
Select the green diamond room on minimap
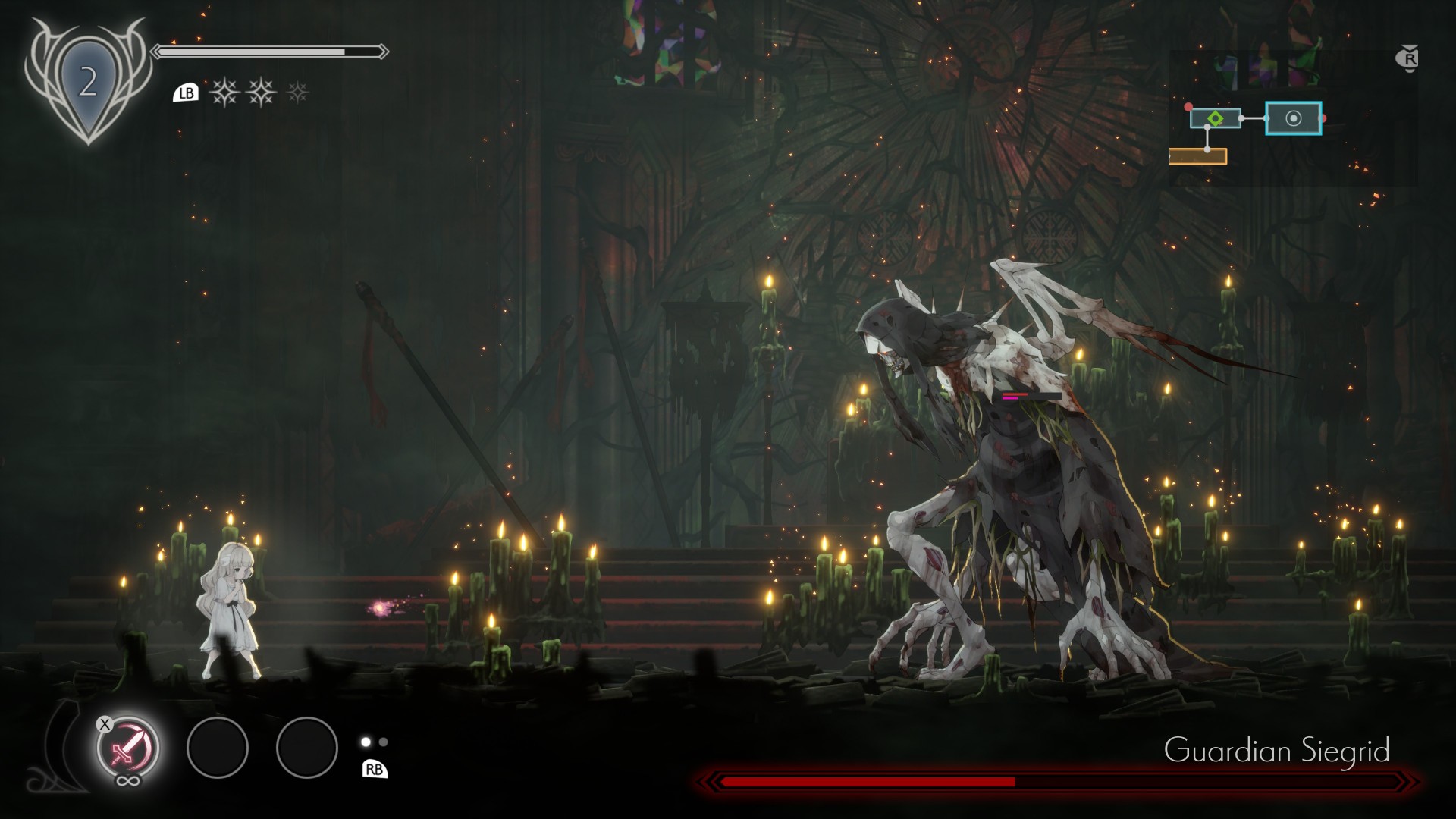pos(1215,118)
